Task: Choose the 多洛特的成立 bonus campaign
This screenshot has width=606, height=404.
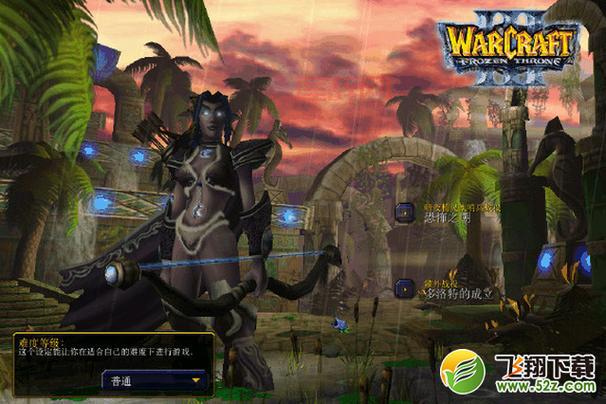Action: (x=404, y=288)
